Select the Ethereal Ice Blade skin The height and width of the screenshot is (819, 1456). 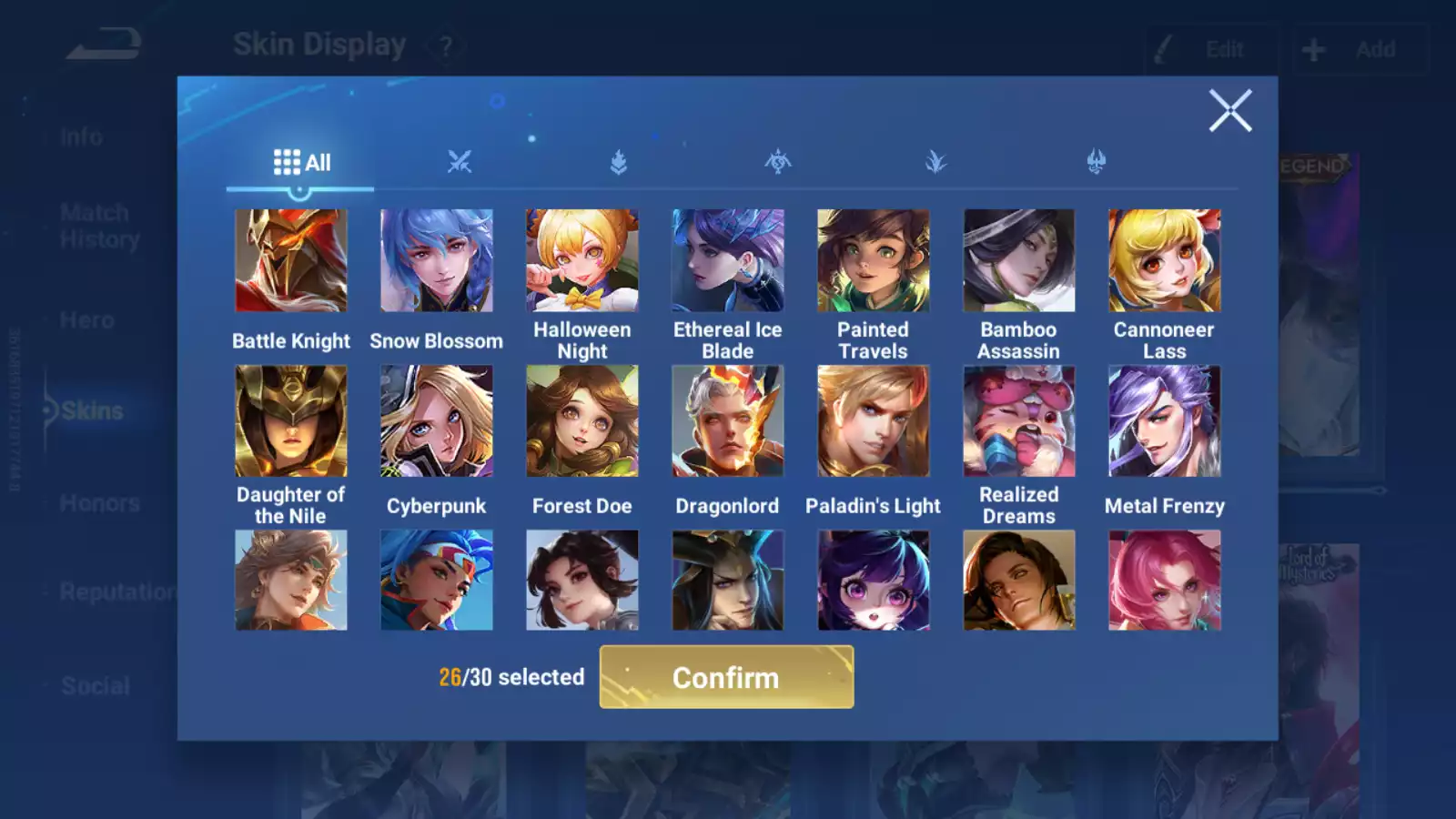coord(728,261)
